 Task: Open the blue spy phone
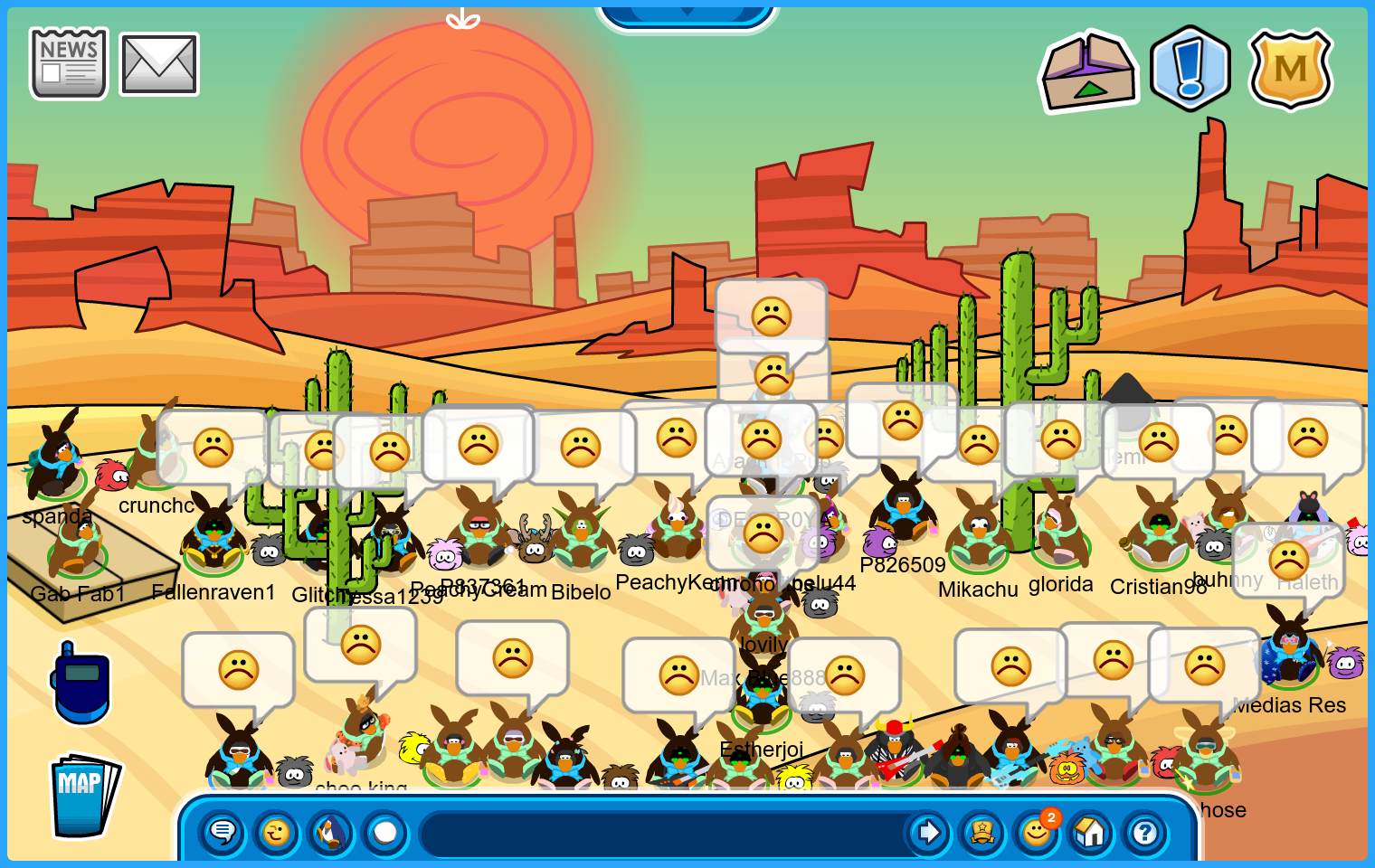click(x=81, y=684)
